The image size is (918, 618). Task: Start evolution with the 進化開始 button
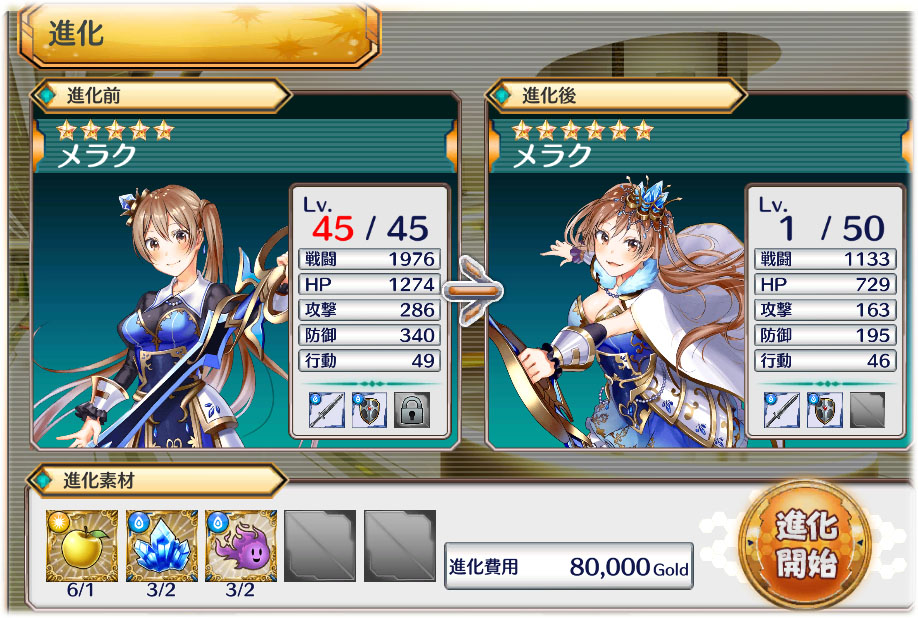[804, 545]
